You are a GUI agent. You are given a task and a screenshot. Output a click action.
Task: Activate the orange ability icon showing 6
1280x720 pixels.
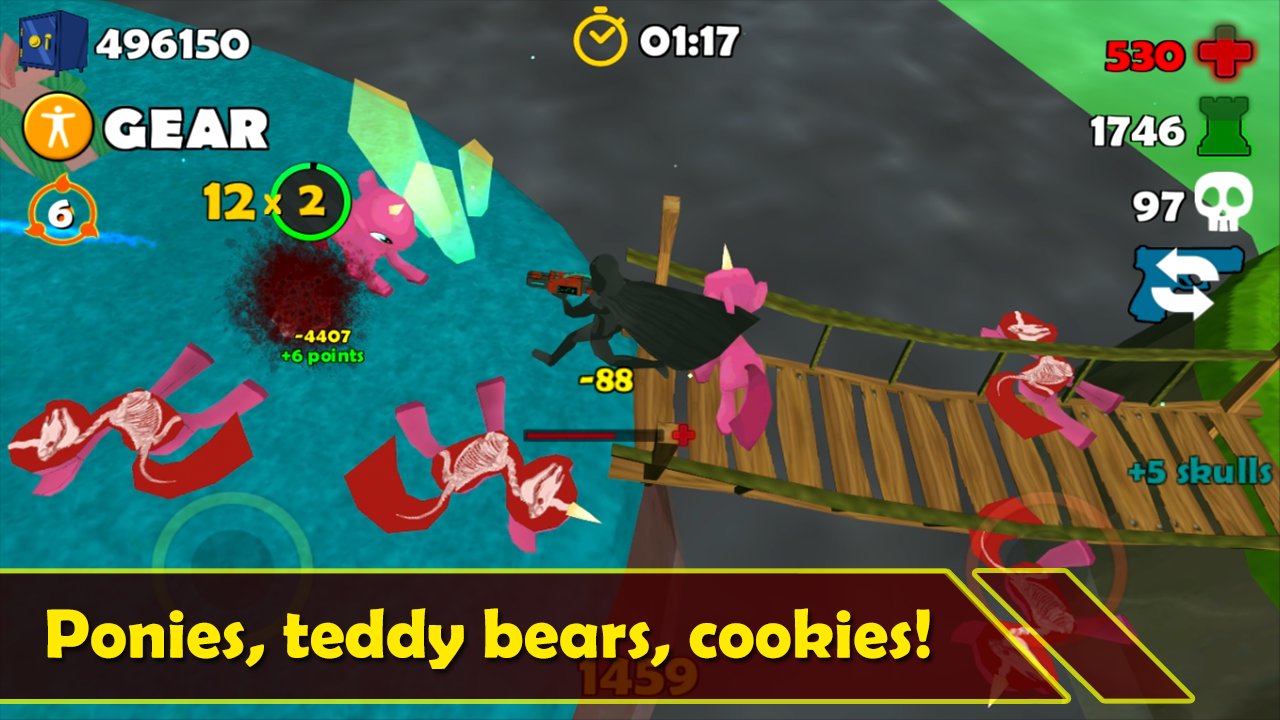(62, 211)
